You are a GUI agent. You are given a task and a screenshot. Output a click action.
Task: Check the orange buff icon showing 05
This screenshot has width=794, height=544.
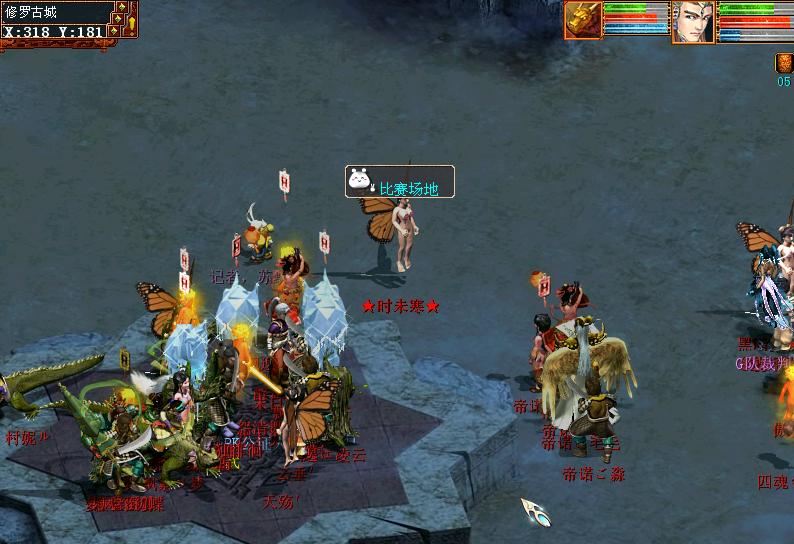pos(784,63)
